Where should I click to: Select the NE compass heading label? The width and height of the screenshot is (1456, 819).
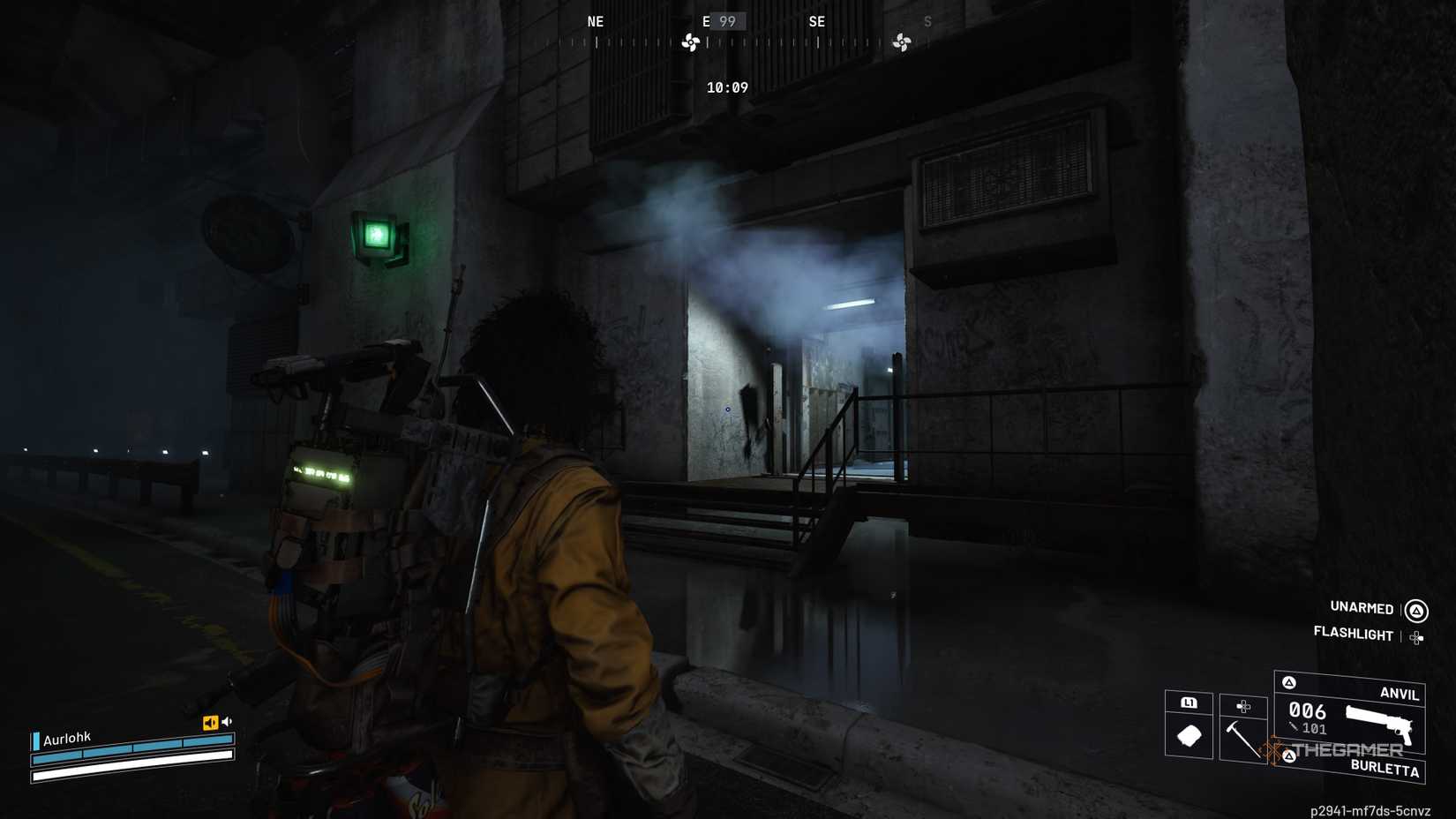point(595,21)
